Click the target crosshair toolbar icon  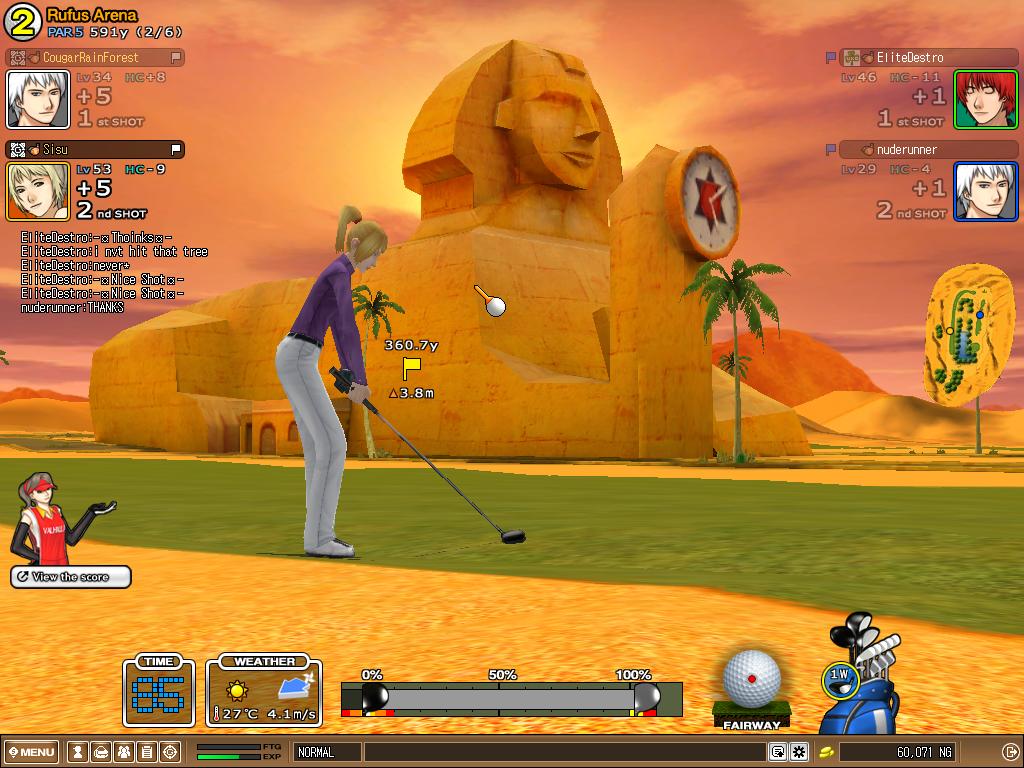170,752
